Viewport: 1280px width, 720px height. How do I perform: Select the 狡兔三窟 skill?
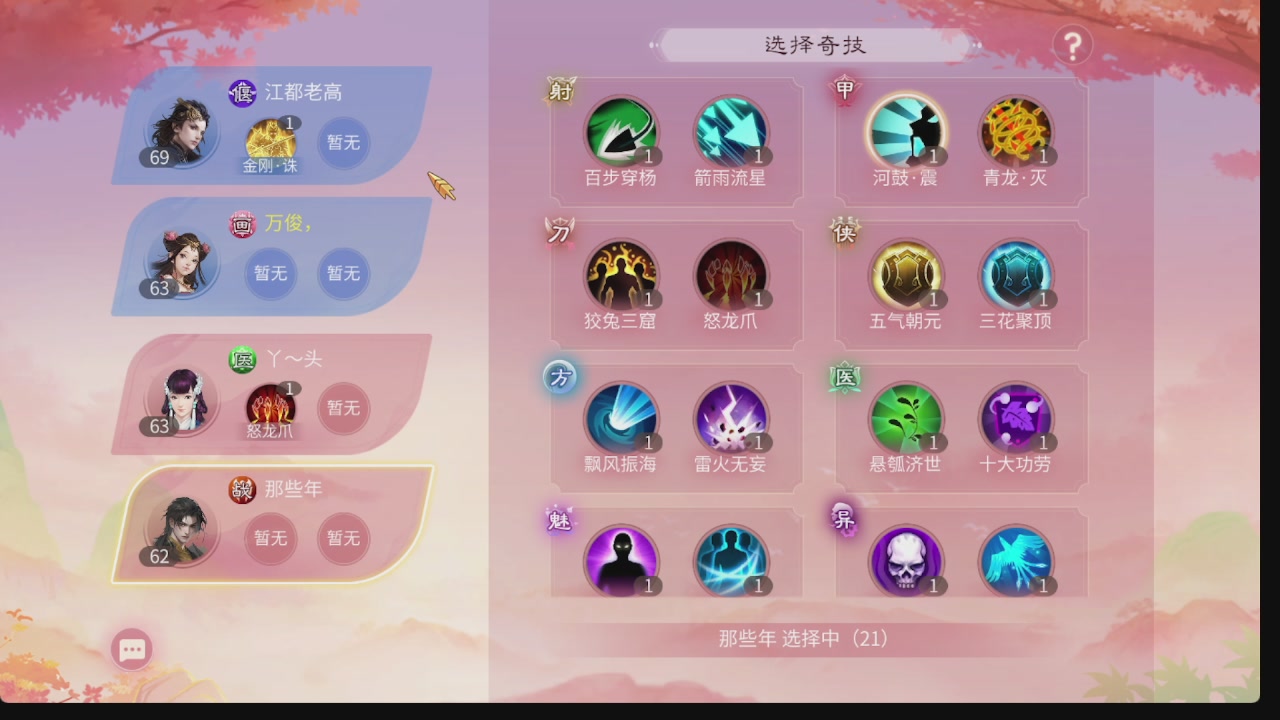click(622, 275)
